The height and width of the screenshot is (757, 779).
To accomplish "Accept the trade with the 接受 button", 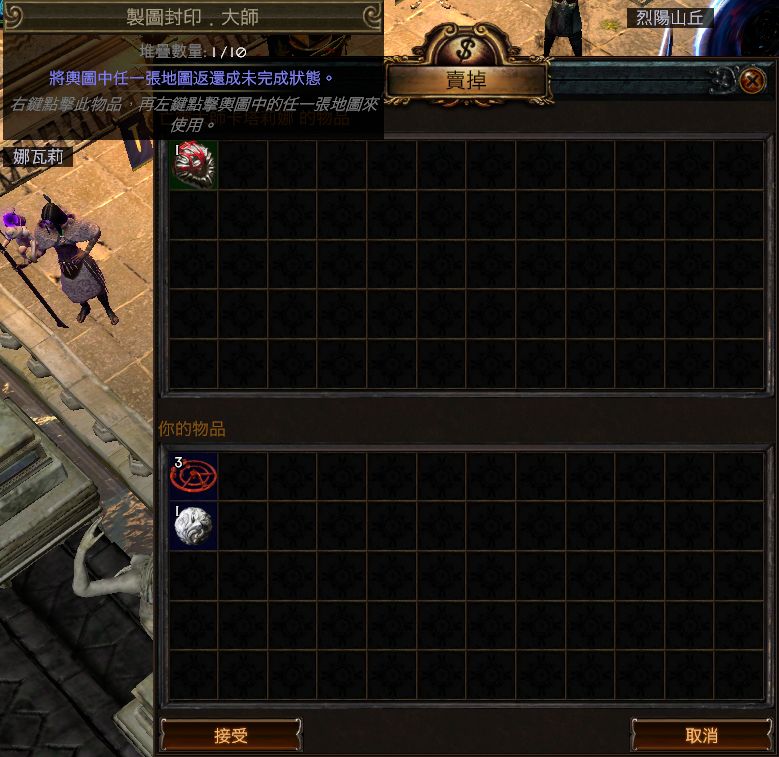I will pyautogui.click(x=231, y=736).
